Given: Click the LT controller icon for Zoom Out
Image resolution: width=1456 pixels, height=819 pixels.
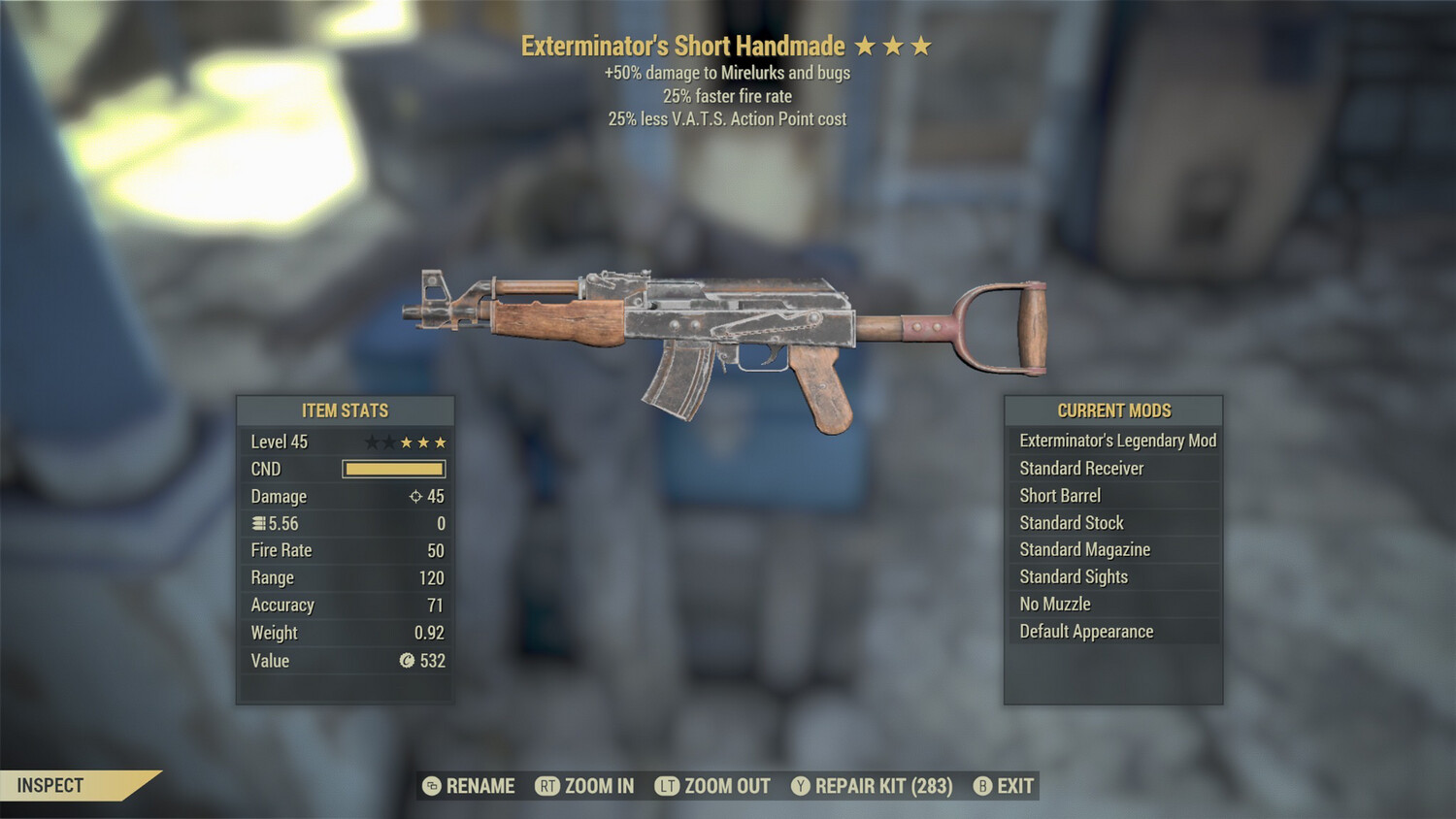Looking at the screenshot, I should pyautogui.click(x=668, y=786).
